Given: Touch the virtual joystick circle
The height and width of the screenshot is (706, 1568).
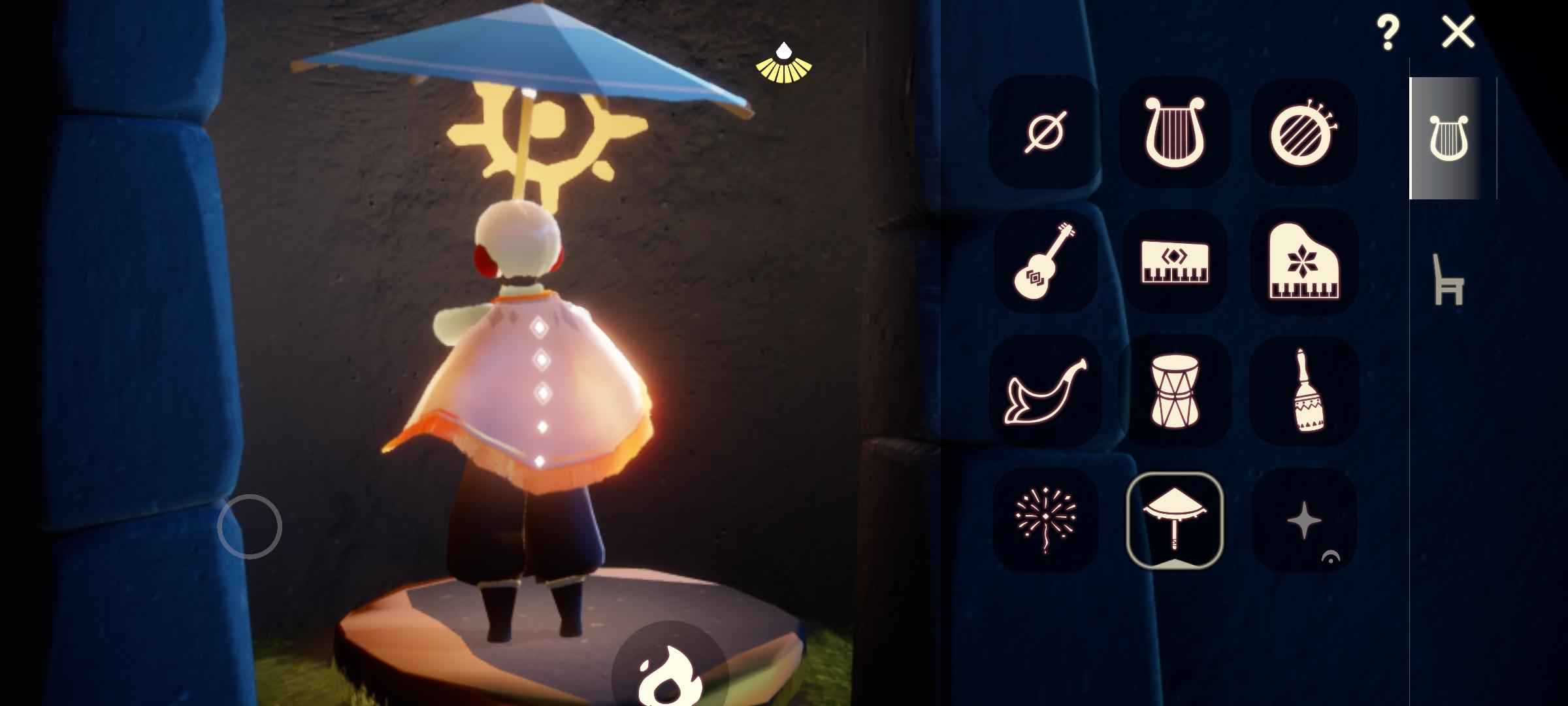Looking at the screenshot, I should click(x=250, y=526).
